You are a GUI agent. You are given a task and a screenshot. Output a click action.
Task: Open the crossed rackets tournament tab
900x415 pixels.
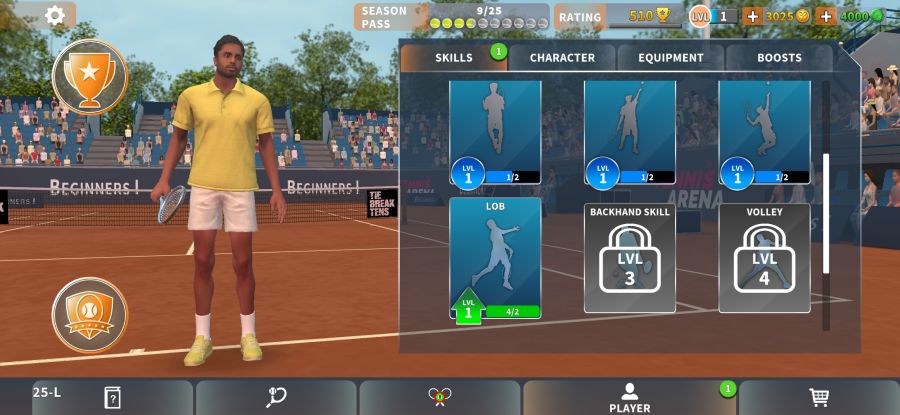[x=439, y=397]
